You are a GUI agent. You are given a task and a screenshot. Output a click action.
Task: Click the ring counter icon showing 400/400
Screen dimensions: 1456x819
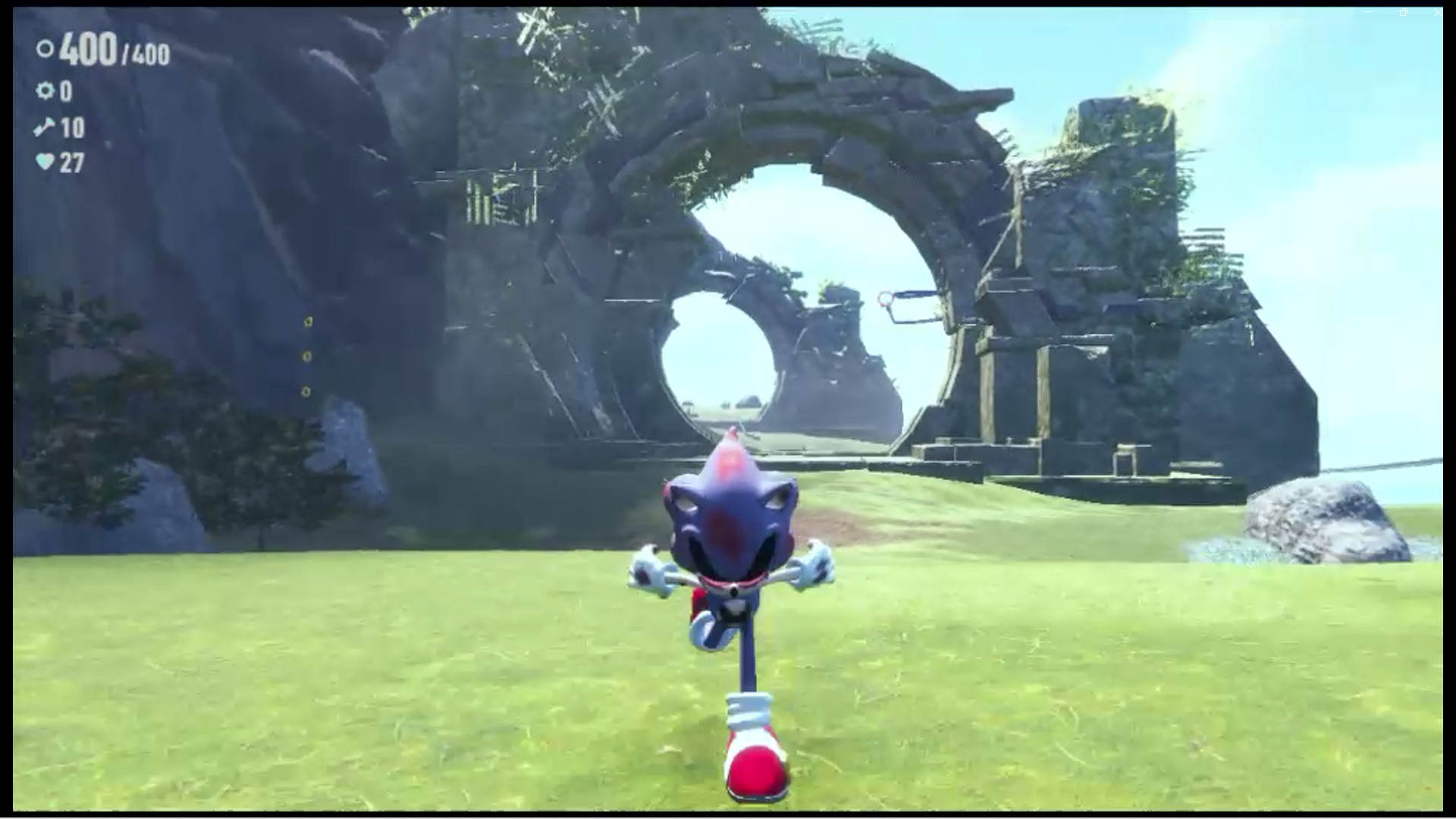click(45, 49)
